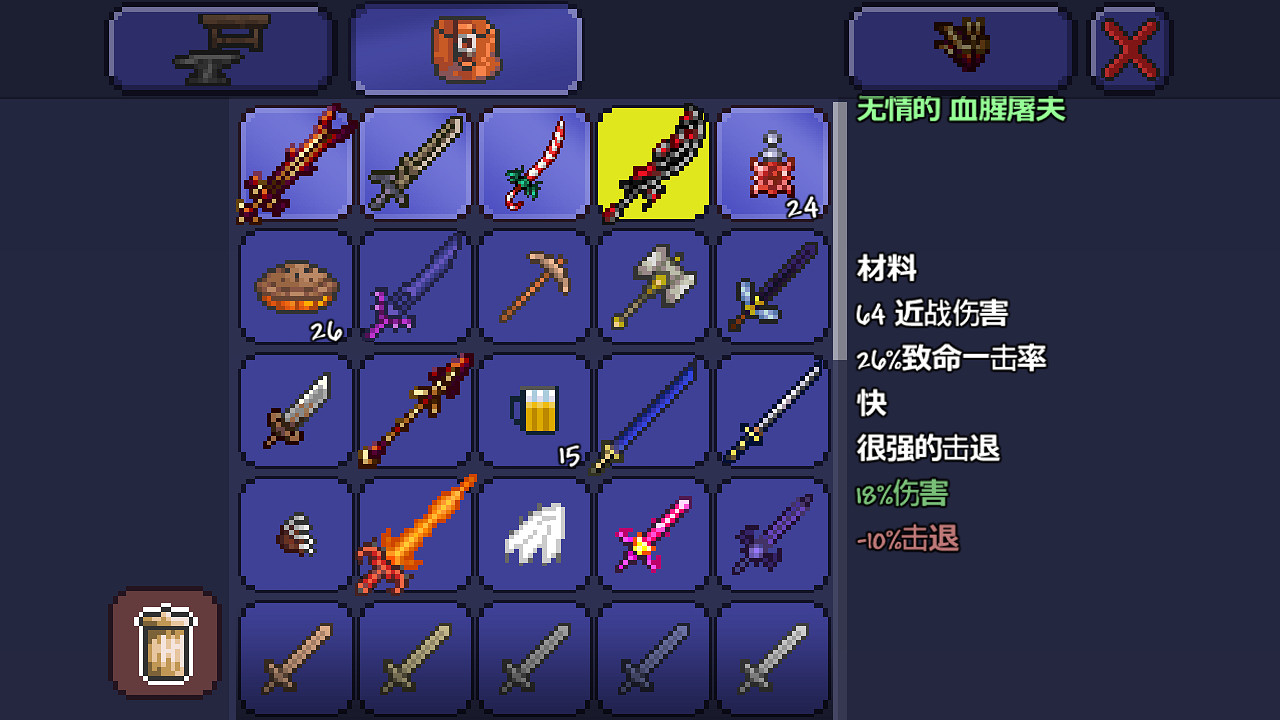The width and height of the screenshot is (1280, 720).
Task: Select the blue Muramasa katana
Action: 653,411
